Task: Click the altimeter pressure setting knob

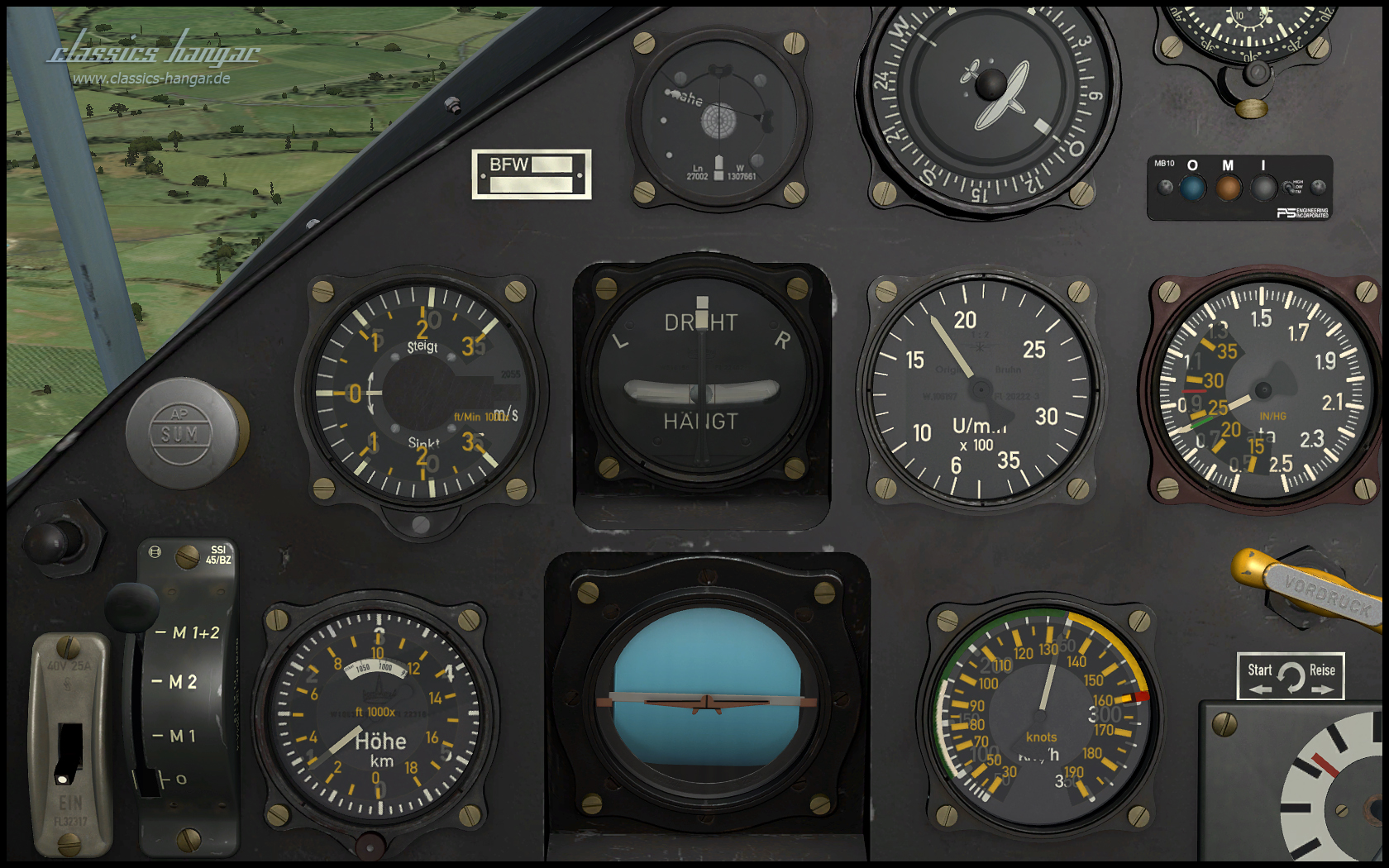Action: (x=370, y=845)
